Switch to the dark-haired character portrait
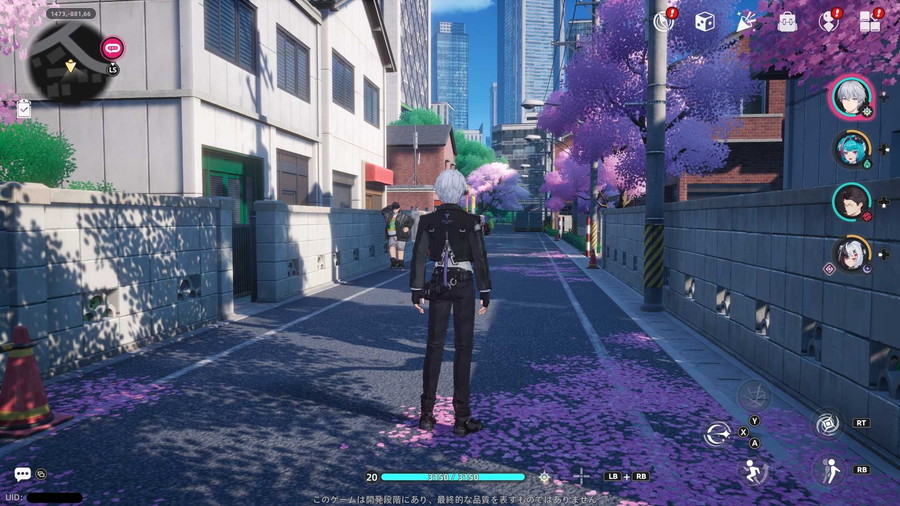This screenshot has height=506, width=900. 851,201
